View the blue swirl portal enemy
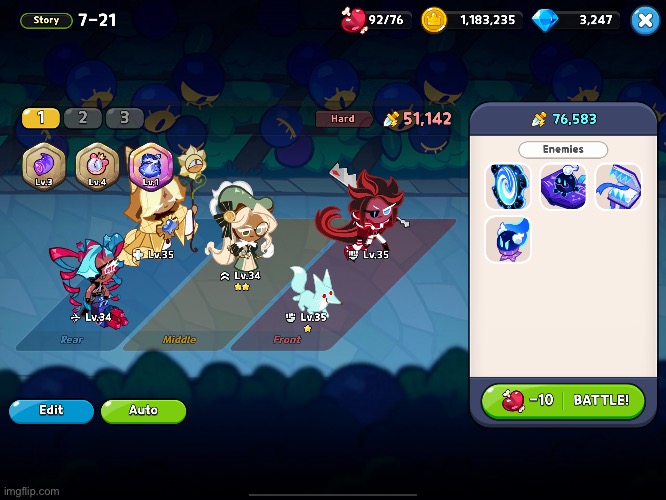Viewport: 666px width, 500px height. coord(509,186)
